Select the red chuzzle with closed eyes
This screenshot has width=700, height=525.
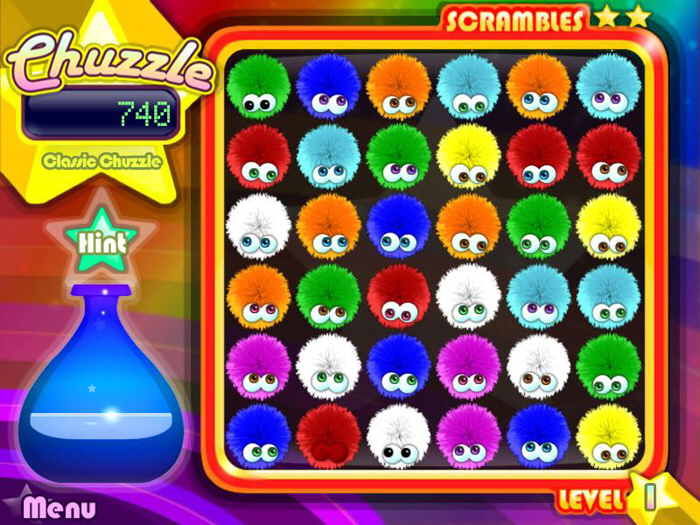coord(328,435)
